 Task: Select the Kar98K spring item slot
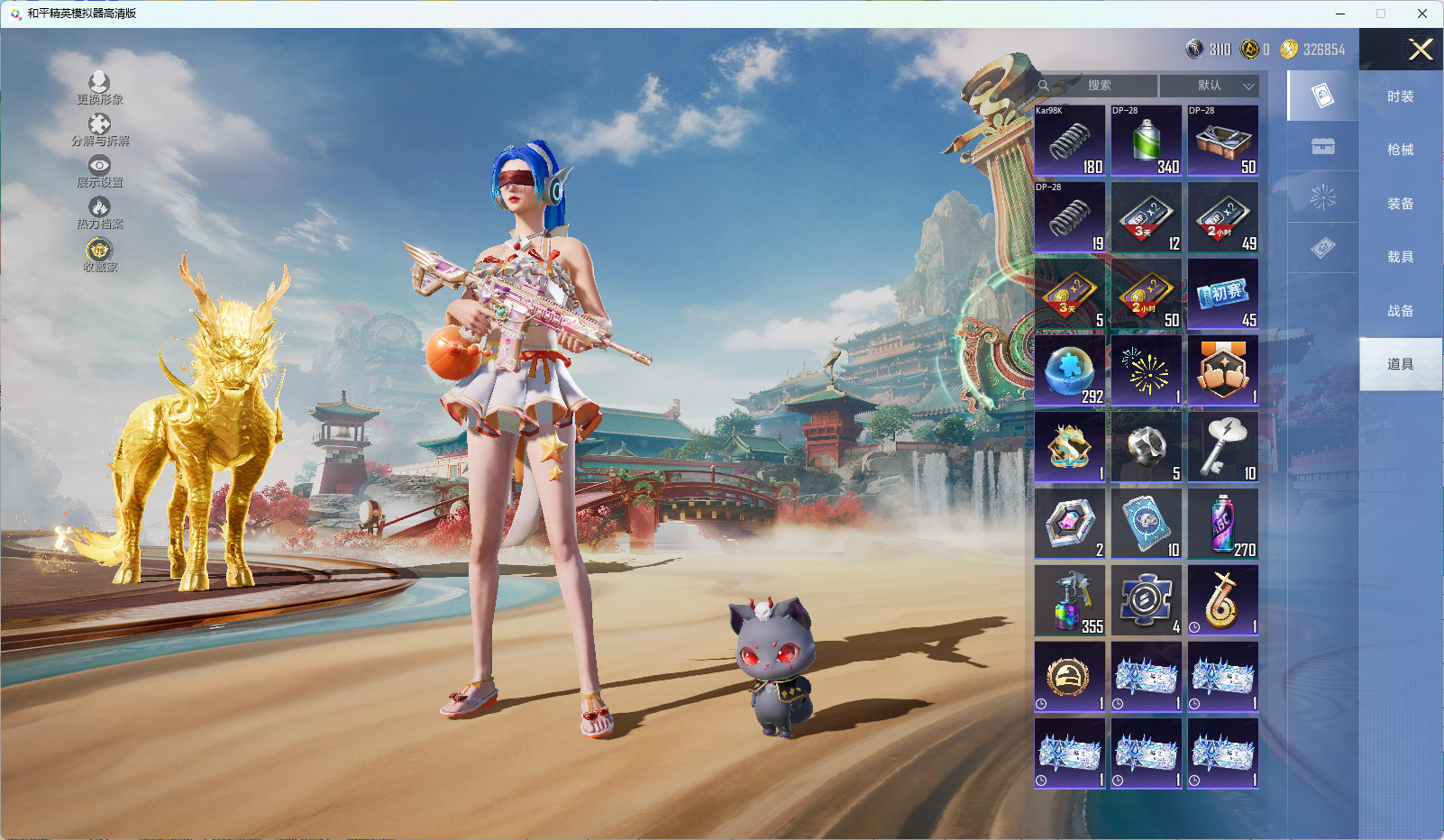tap(1070, 141)
